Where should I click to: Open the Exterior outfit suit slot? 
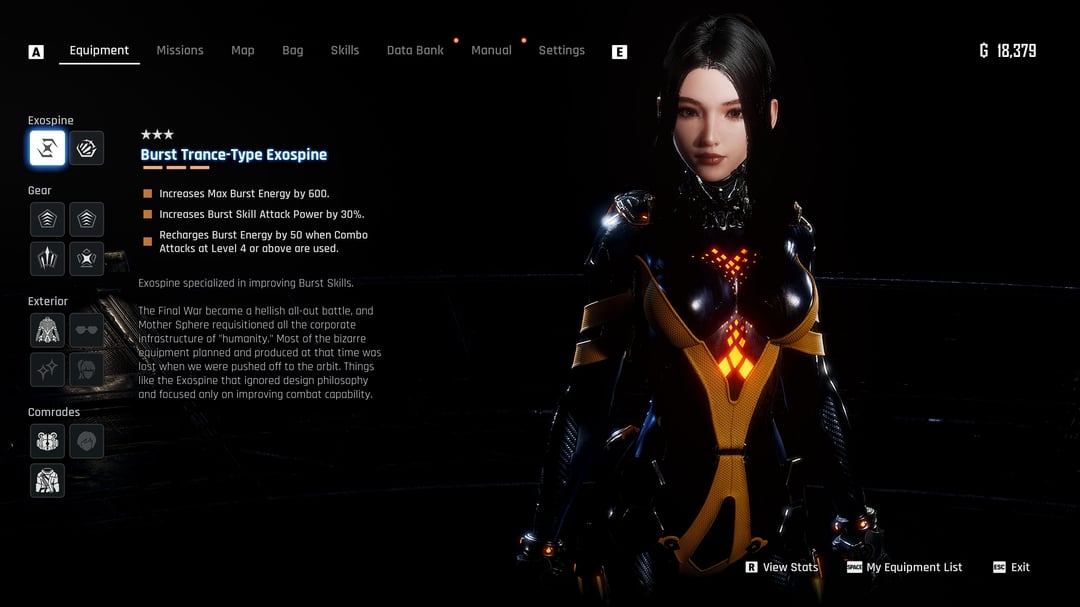pyautogui.click(x=47, y=330)
